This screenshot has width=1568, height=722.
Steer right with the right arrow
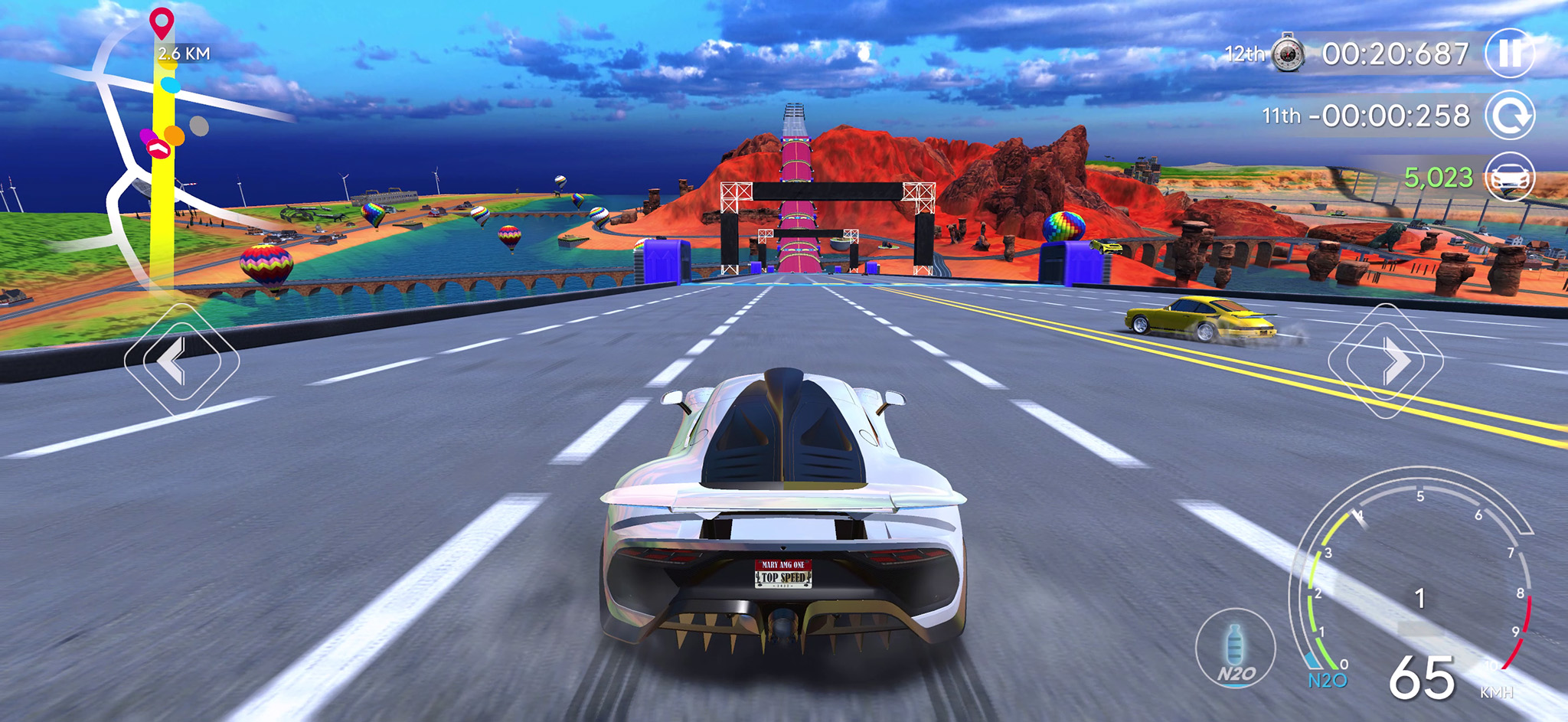pyautogui.click(x=1386, y=361)
